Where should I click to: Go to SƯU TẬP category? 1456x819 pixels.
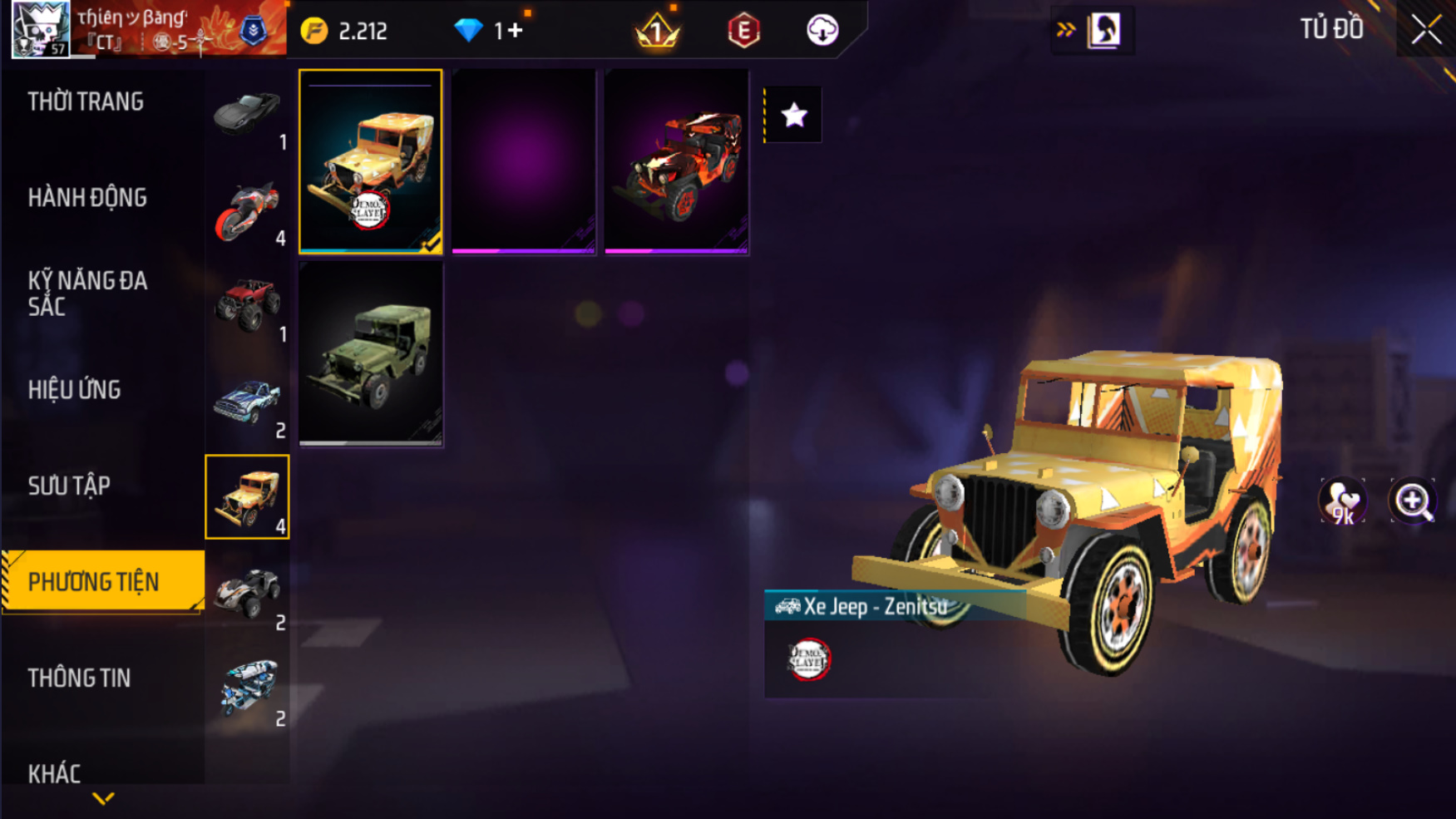tap(69, 486)
